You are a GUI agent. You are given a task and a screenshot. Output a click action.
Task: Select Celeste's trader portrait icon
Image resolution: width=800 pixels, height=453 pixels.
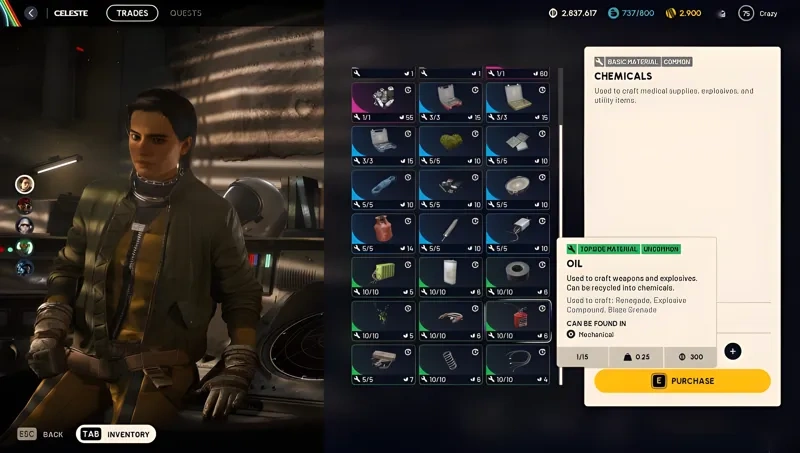coord(25,184)
